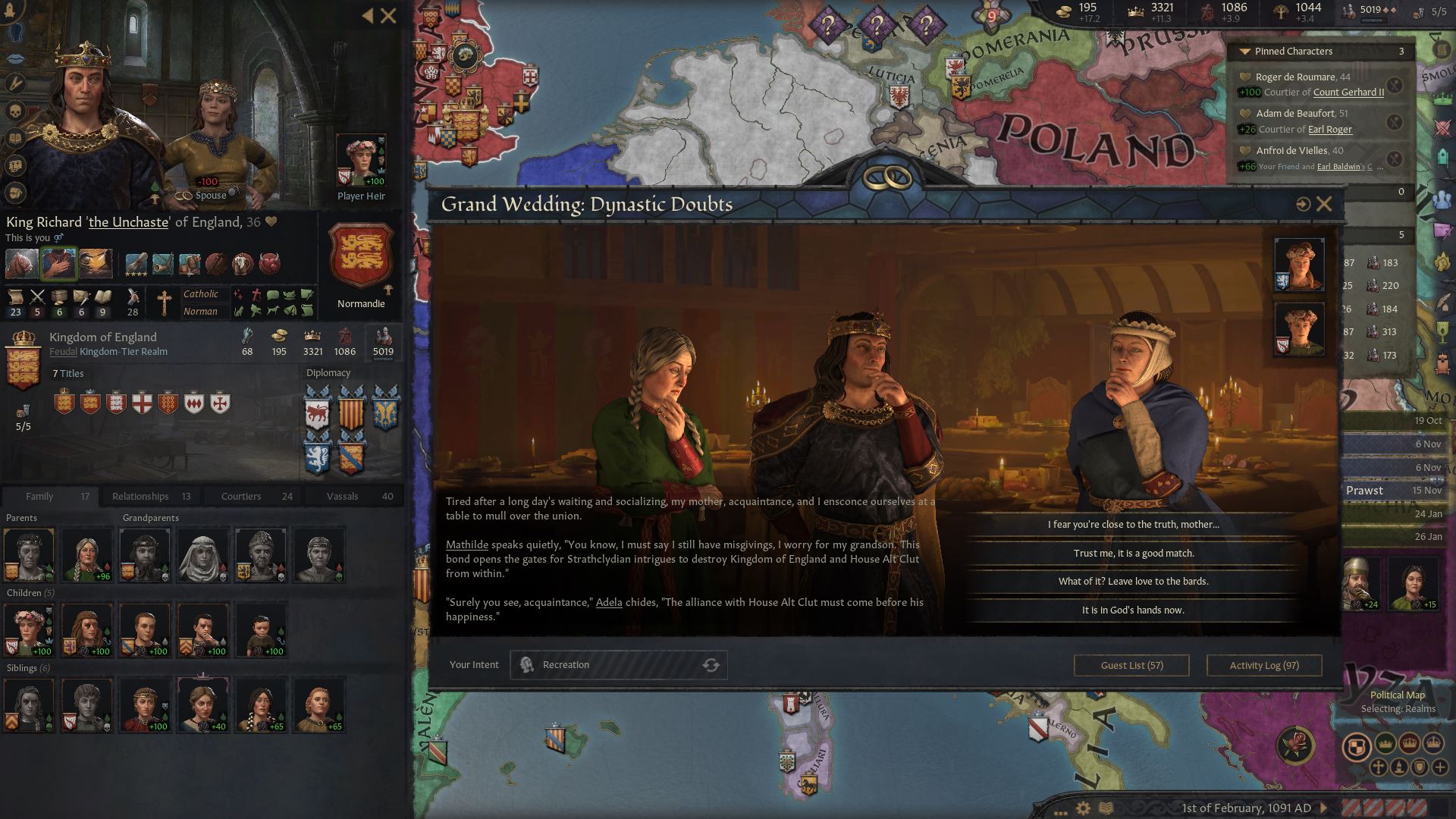Open the Your Intent selector showing Recreation
The image size is (1456, 819).
(618, 664)
